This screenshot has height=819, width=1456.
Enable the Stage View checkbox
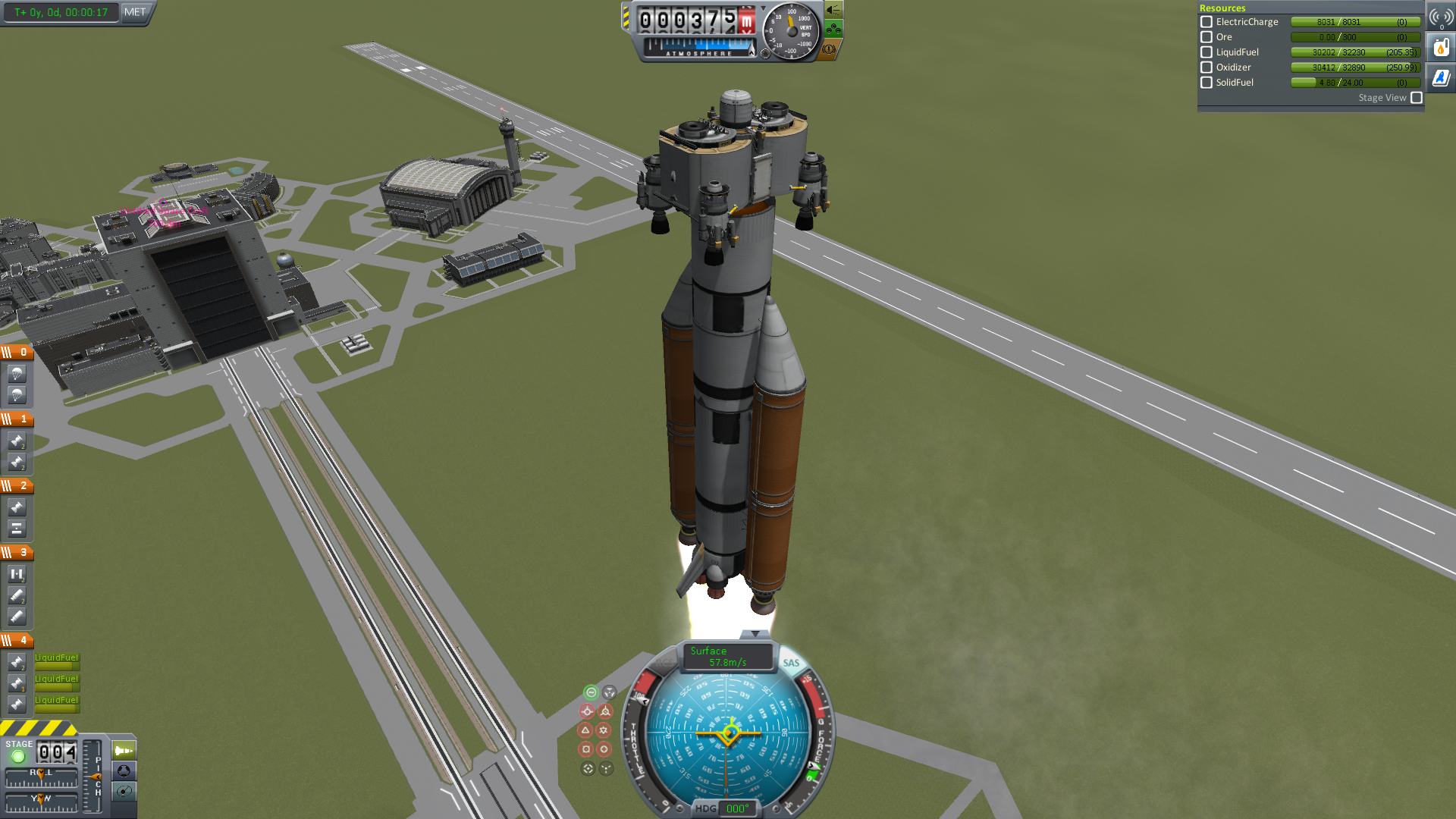pos(1416,98)
